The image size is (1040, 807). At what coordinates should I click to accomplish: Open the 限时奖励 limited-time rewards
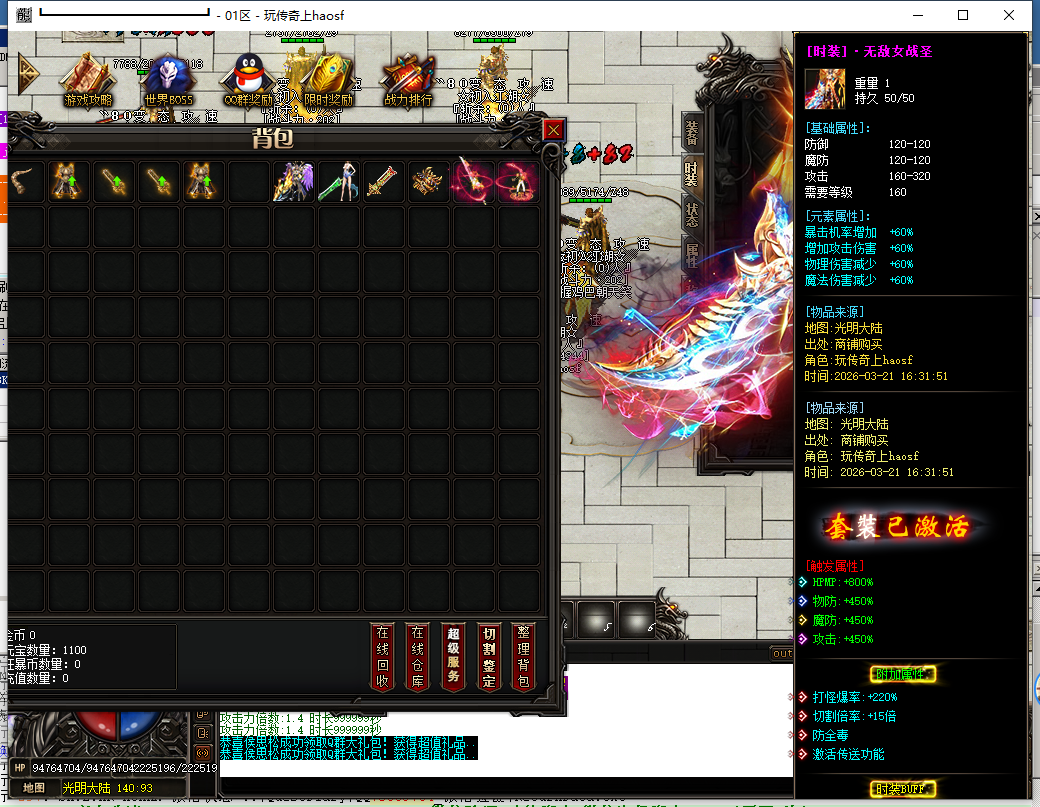click(x=328, y=78)
